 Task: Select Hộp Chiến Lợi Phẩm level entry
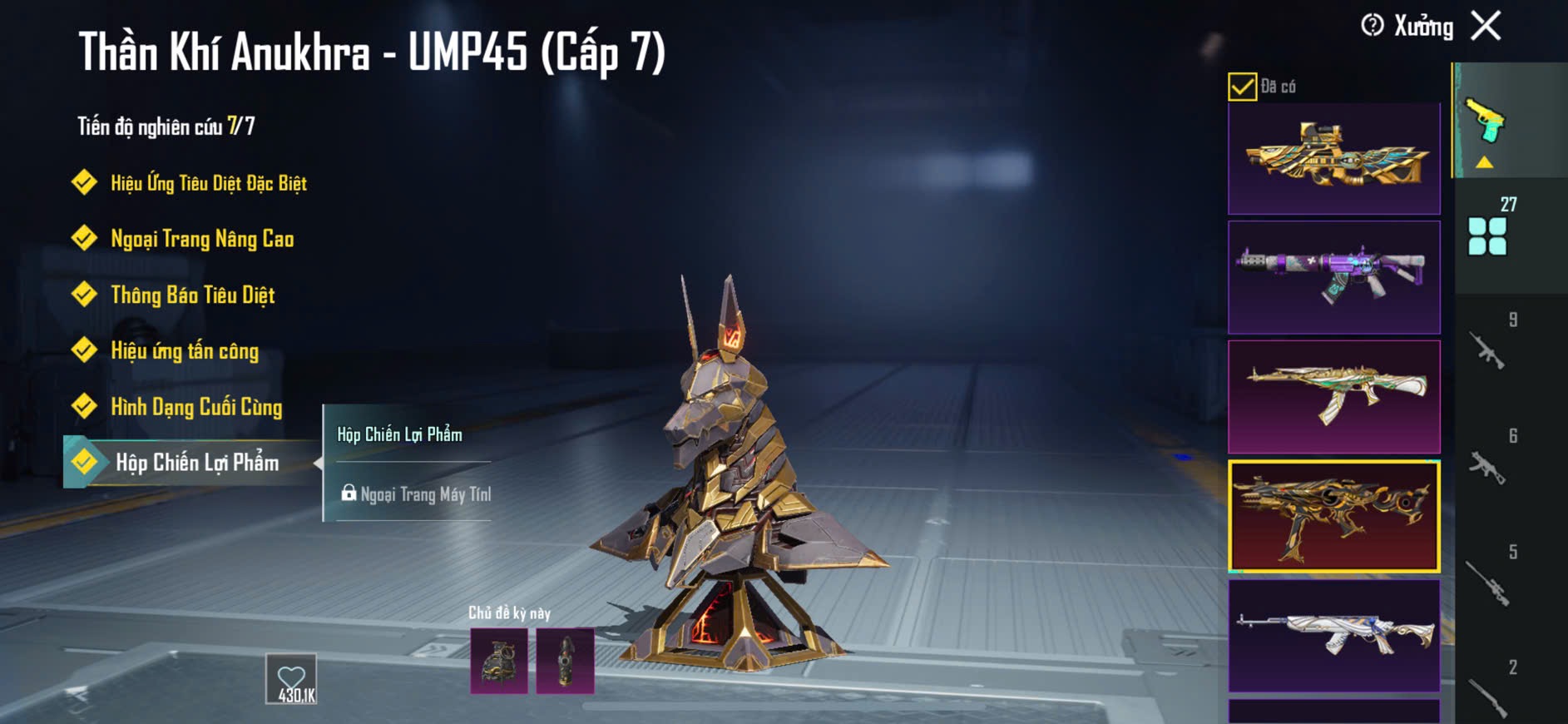tap(196, 463)
